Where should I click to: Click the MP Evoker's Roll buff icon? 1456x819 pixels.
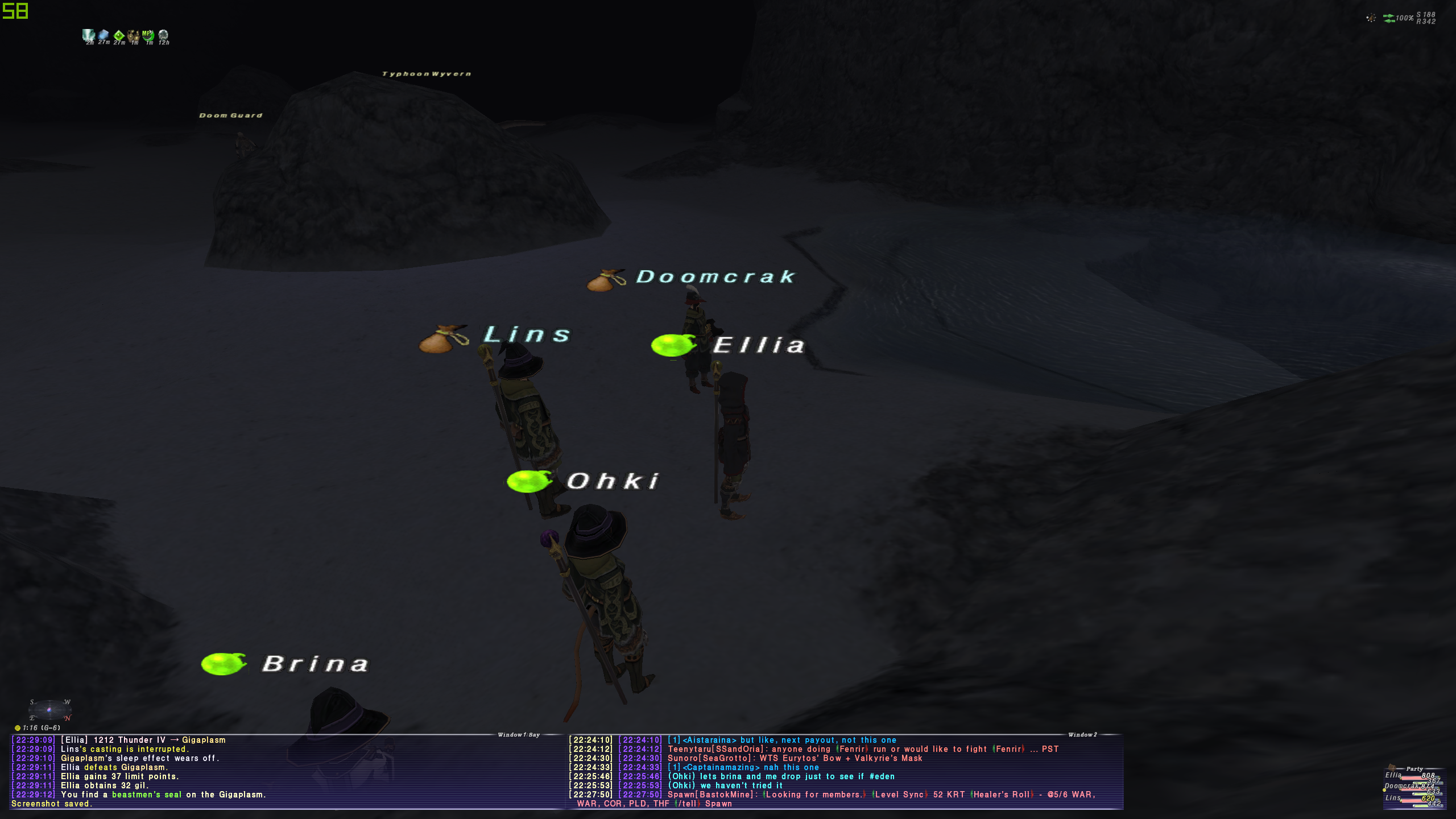pos(147,35)
